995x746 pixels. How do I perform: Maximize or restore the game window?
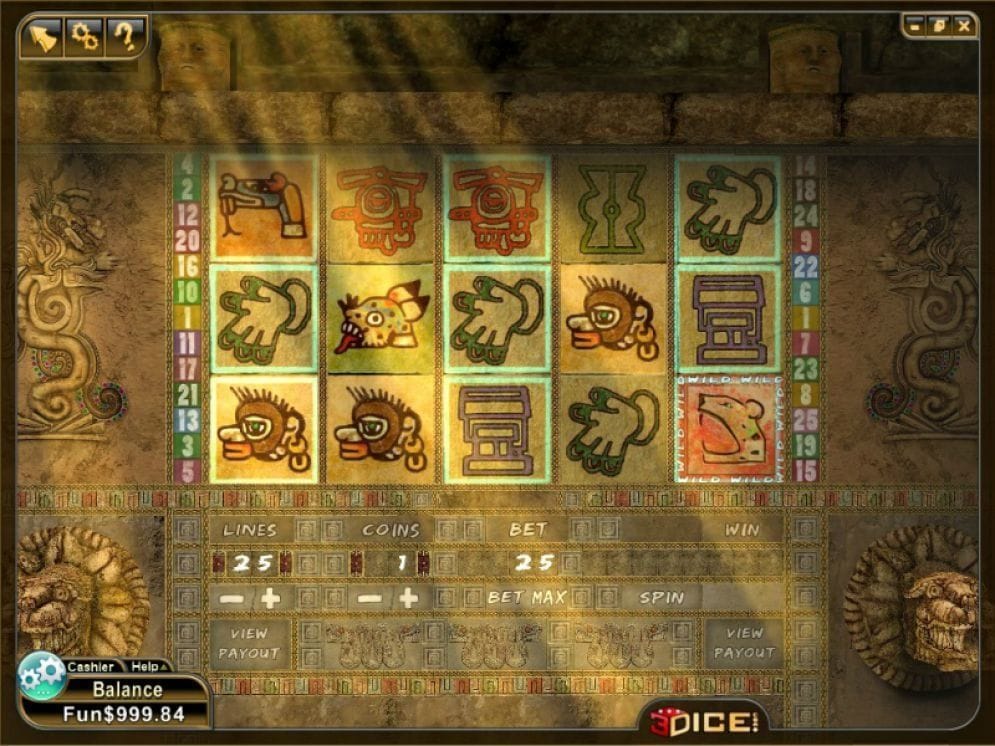click(939, 26)
